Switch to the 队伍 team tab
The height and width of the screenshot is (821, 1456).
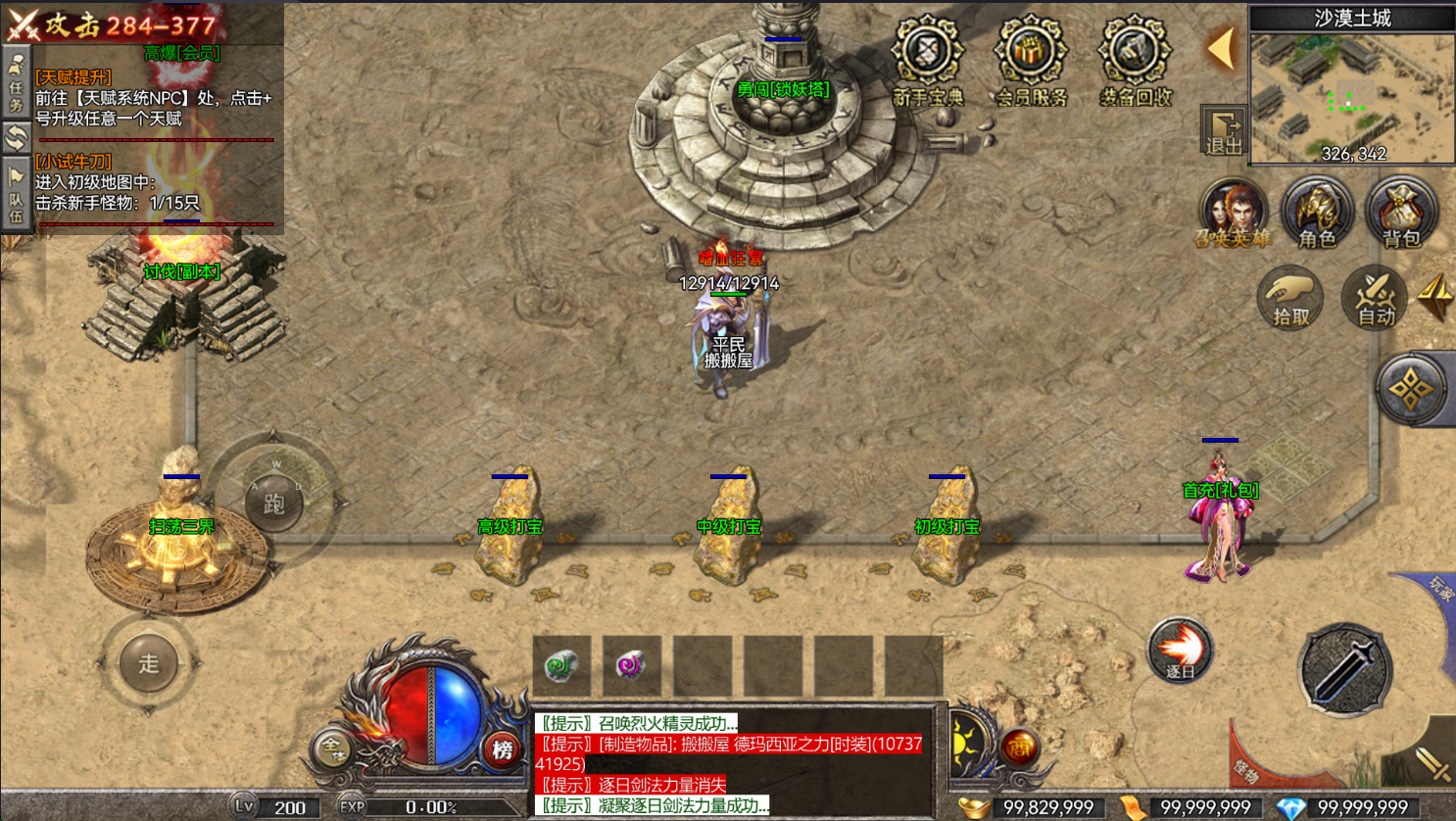(16, 196)
